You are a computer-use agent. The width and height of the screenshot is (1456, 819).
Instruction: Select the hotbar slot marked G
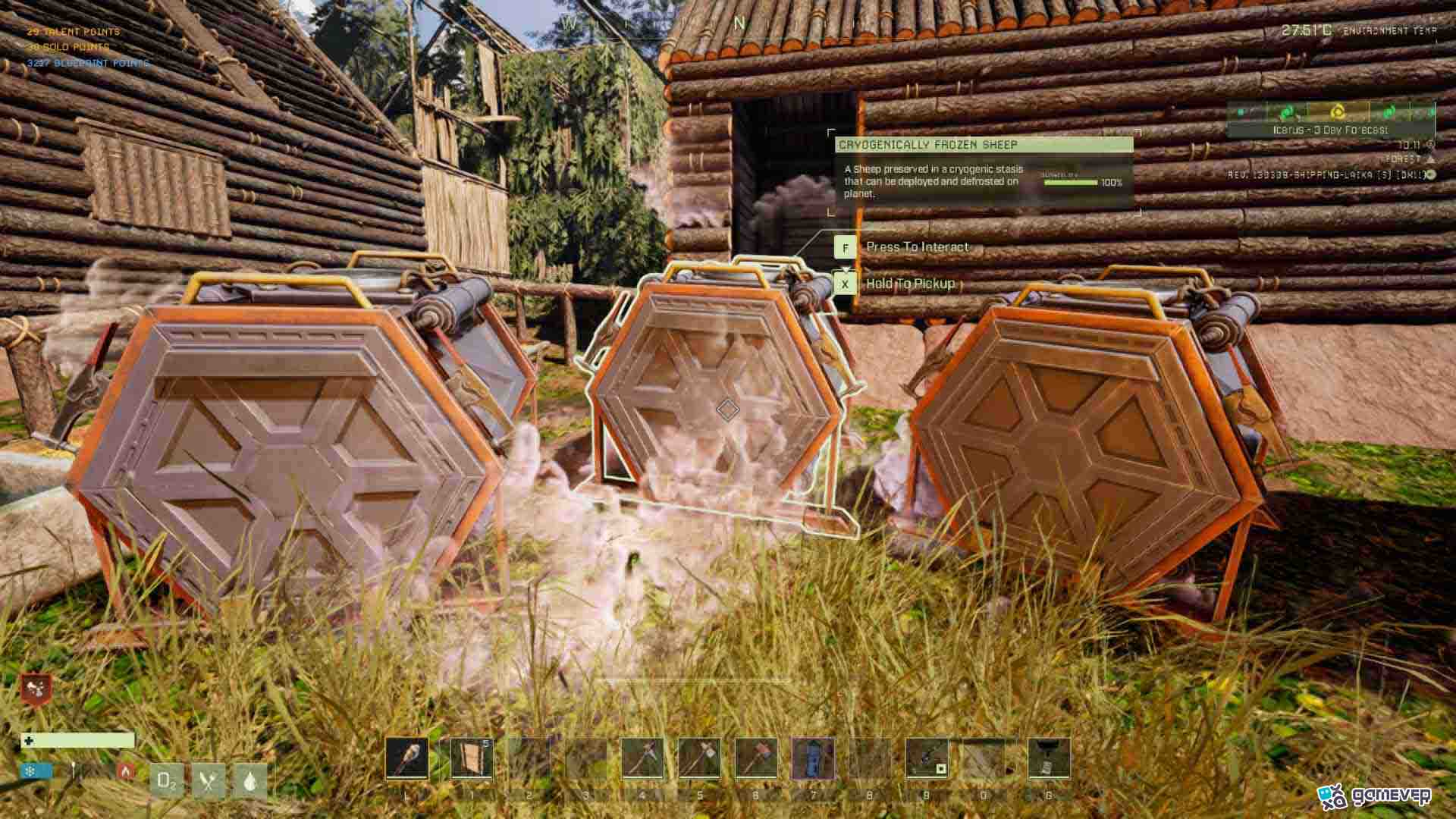(x=1049, y=758)
